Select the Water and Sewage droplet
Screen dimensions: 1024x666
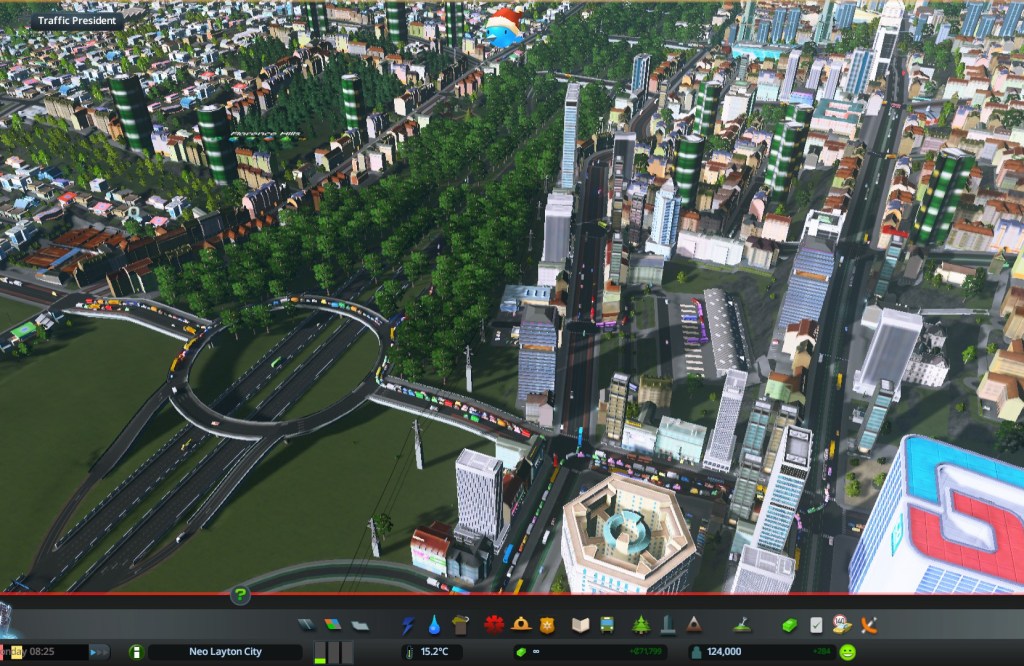[434, 625]
